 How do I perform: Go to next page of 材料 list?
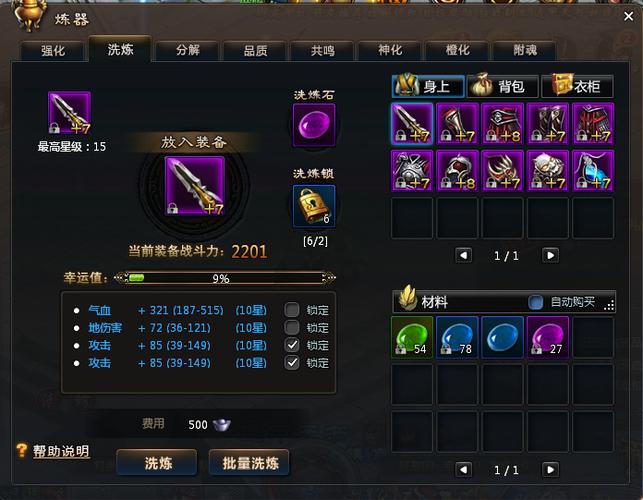coord(550,469)
